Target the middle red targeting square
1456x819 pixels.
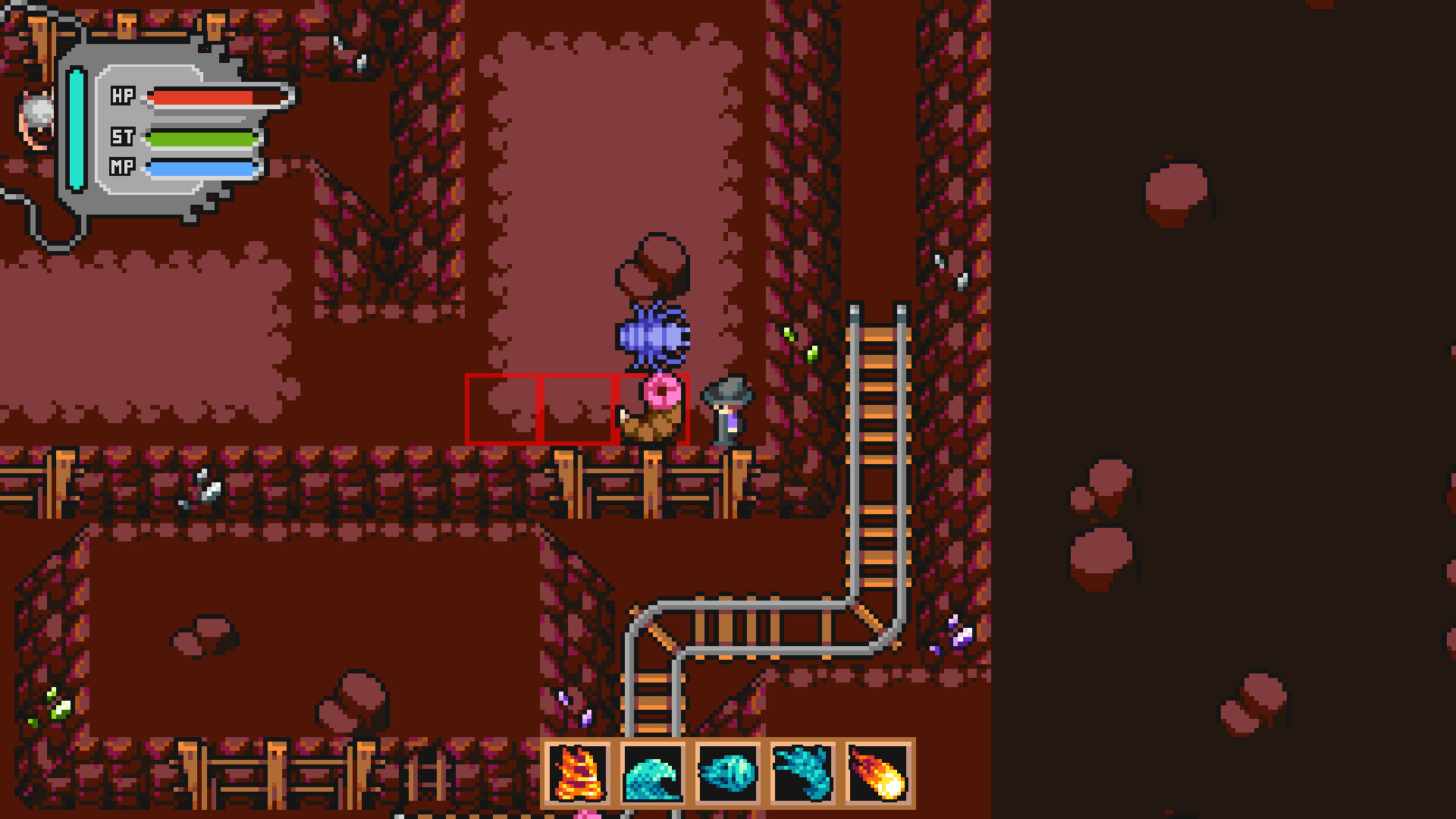click(578, 408)
